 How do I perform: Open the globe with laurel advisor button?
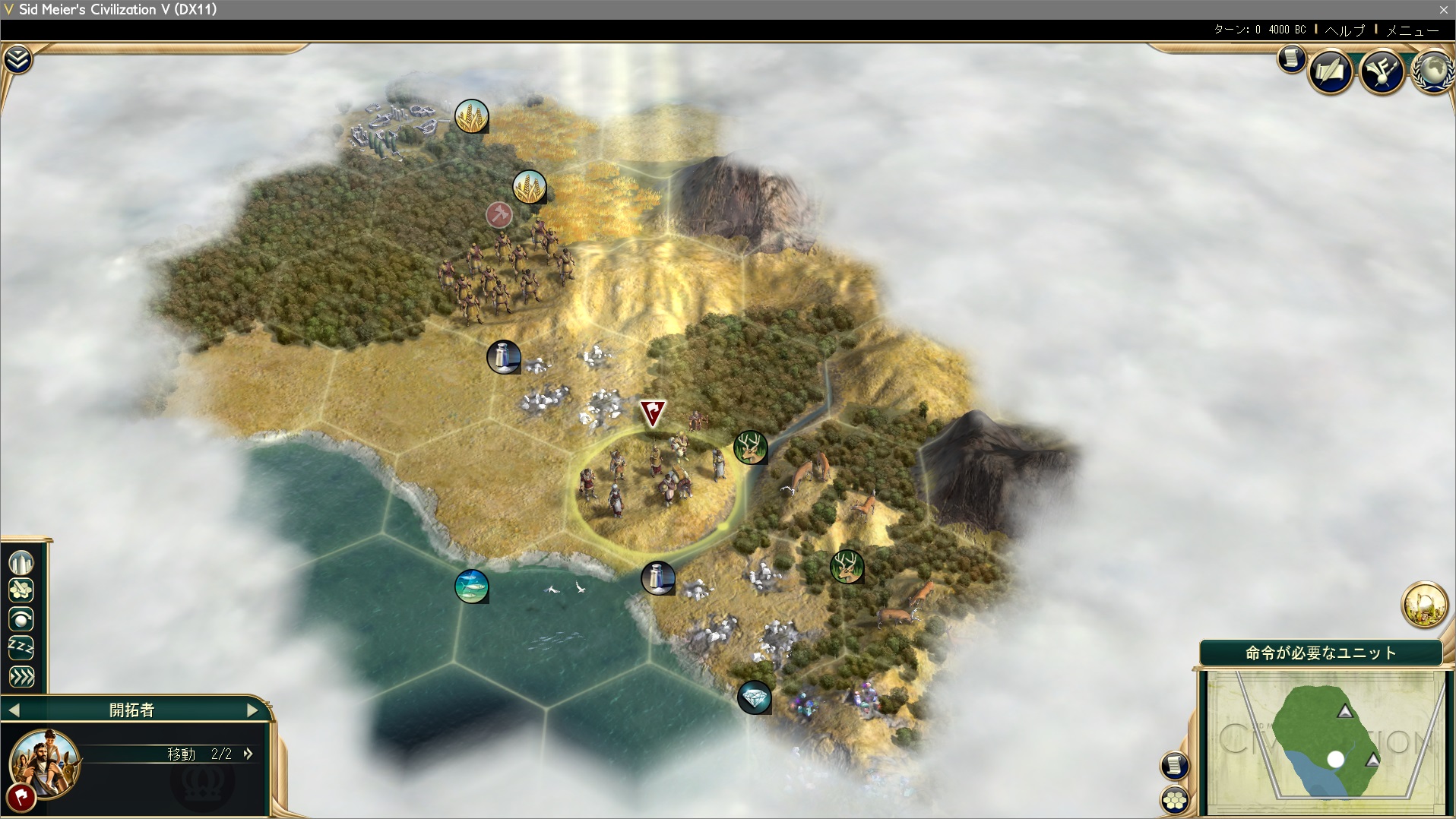(1432, 71)
